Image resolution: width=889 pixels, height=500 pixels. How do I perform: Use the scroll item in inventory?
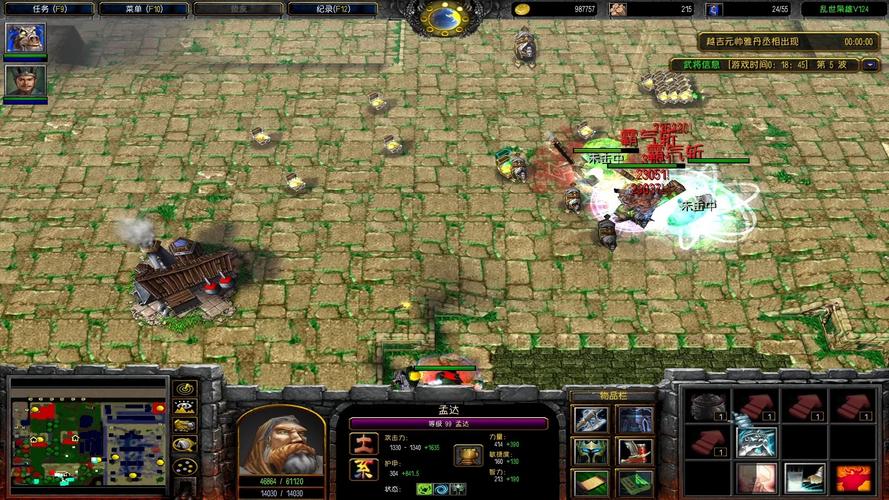pos(588,484)
